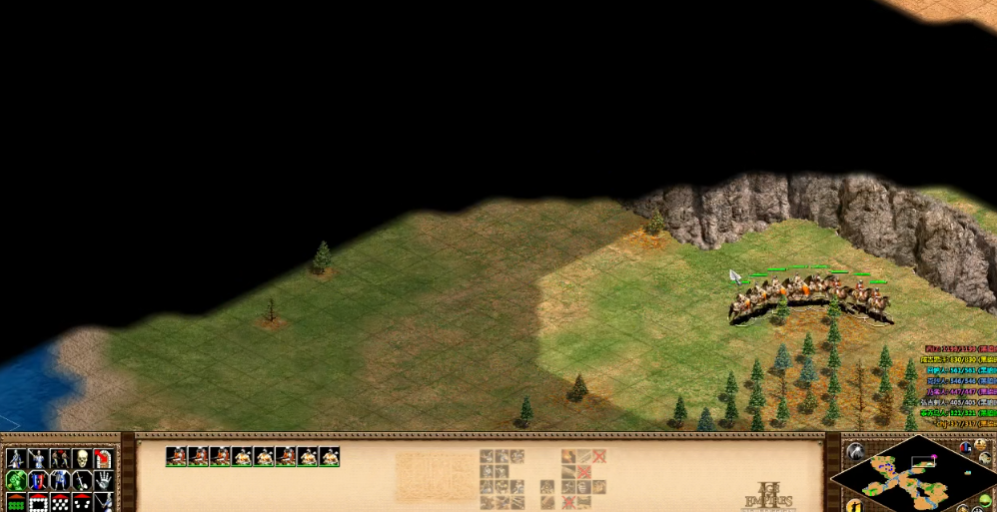Activate the open hand stop command
Image resolution: width=997 pixels, height=512 pixels.
coord(104,481)
